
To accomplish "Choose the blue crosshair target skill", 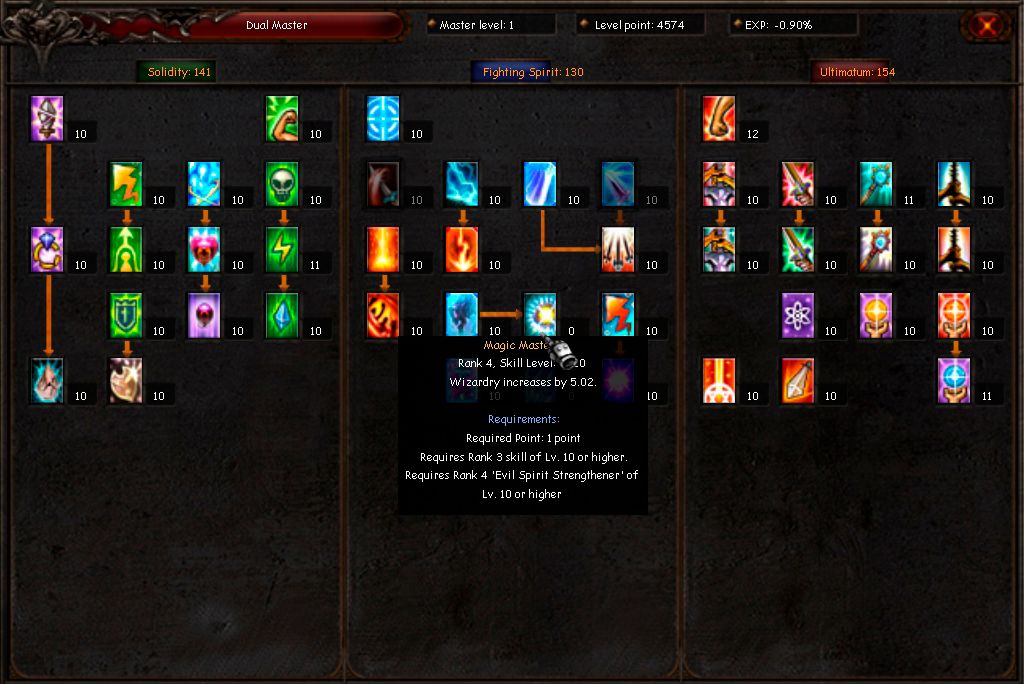I will [x=384, y=120].
